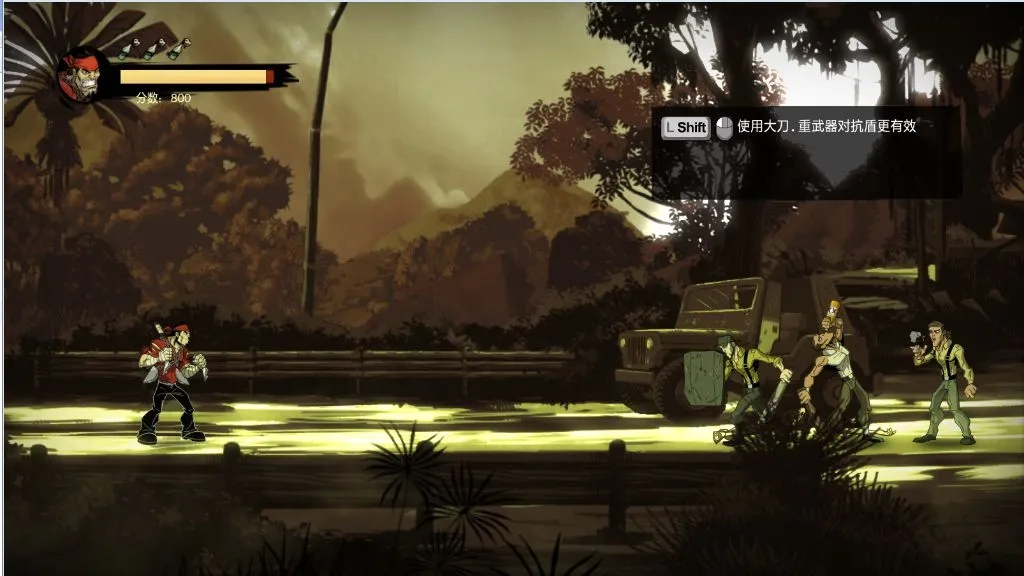The width and height of the screenshot is (1024, 576).
Task: Click Shank's character portrait
Action: coord(81,75)
